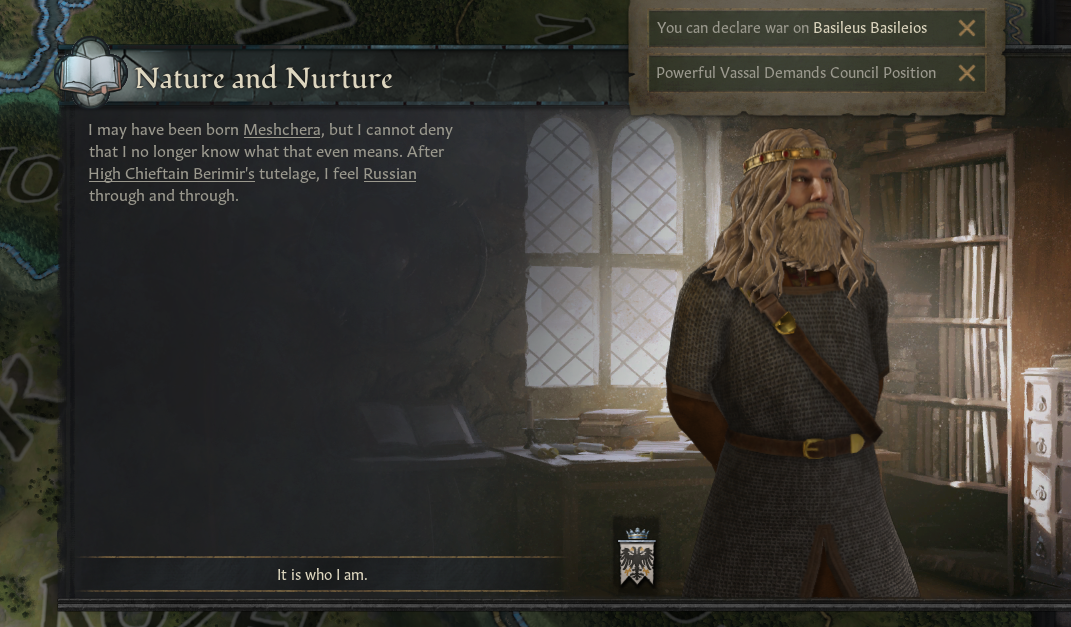Viewport: 1071px width, 627px height.
Task: Open the Powerful Vassal Demands Council Position alert
Action: point(796,73)
